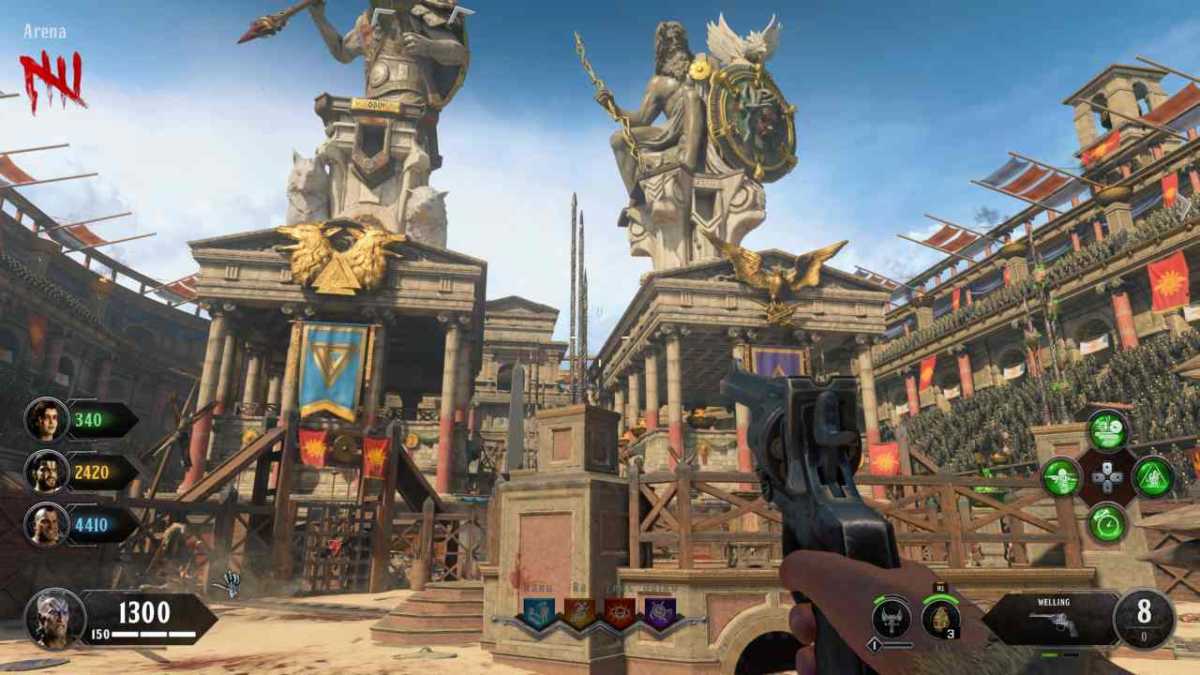
Task: Select the purple perk banner icon
Action: point(659,612)
